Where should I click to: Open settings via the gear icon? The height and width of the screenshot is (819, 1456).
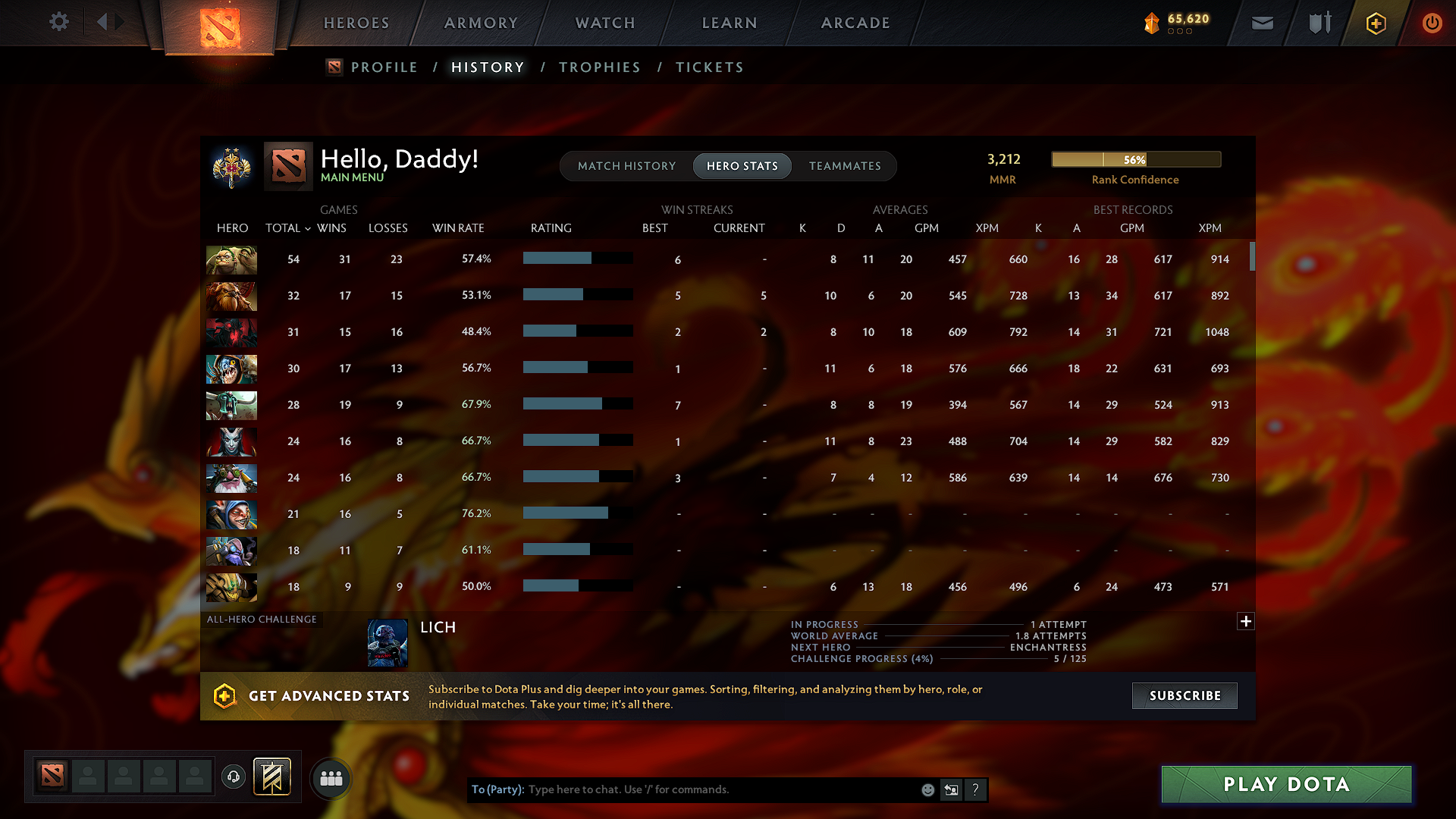58,22
